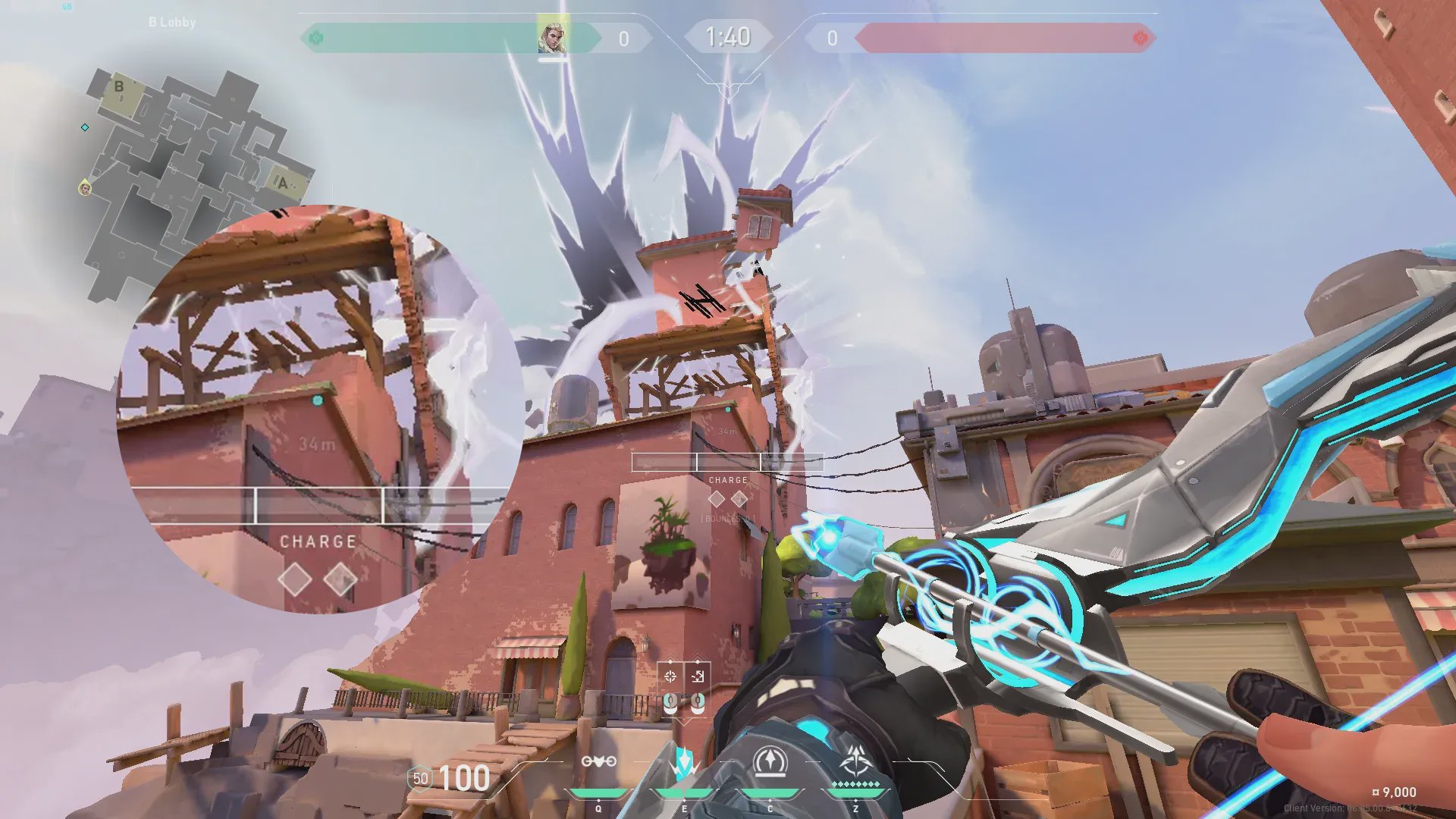Select the A site marker on minimap
Screen dimensions: 1456x819
point(283,183)
